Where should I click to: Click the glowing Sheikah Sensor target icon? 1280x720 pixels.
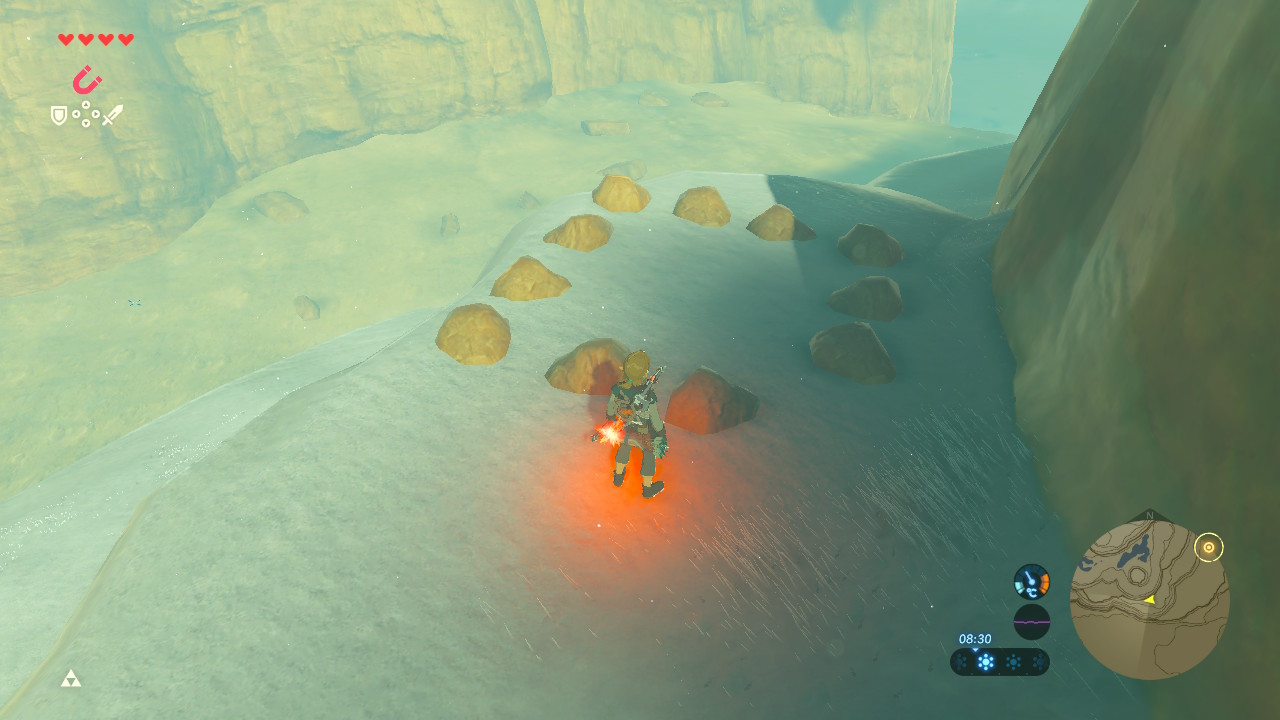(1209, 547)
